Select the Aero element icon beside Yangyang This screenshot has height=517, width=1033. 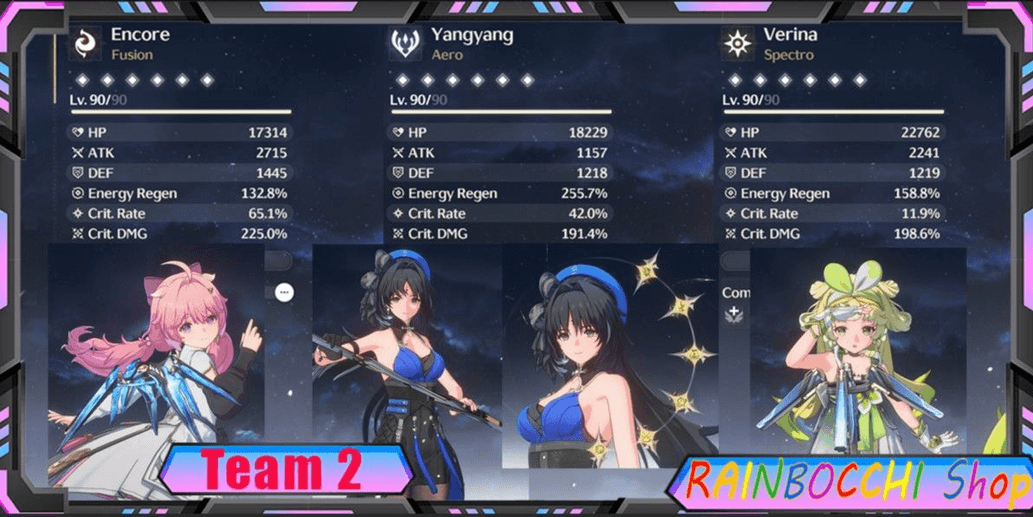tap(405, 43)
